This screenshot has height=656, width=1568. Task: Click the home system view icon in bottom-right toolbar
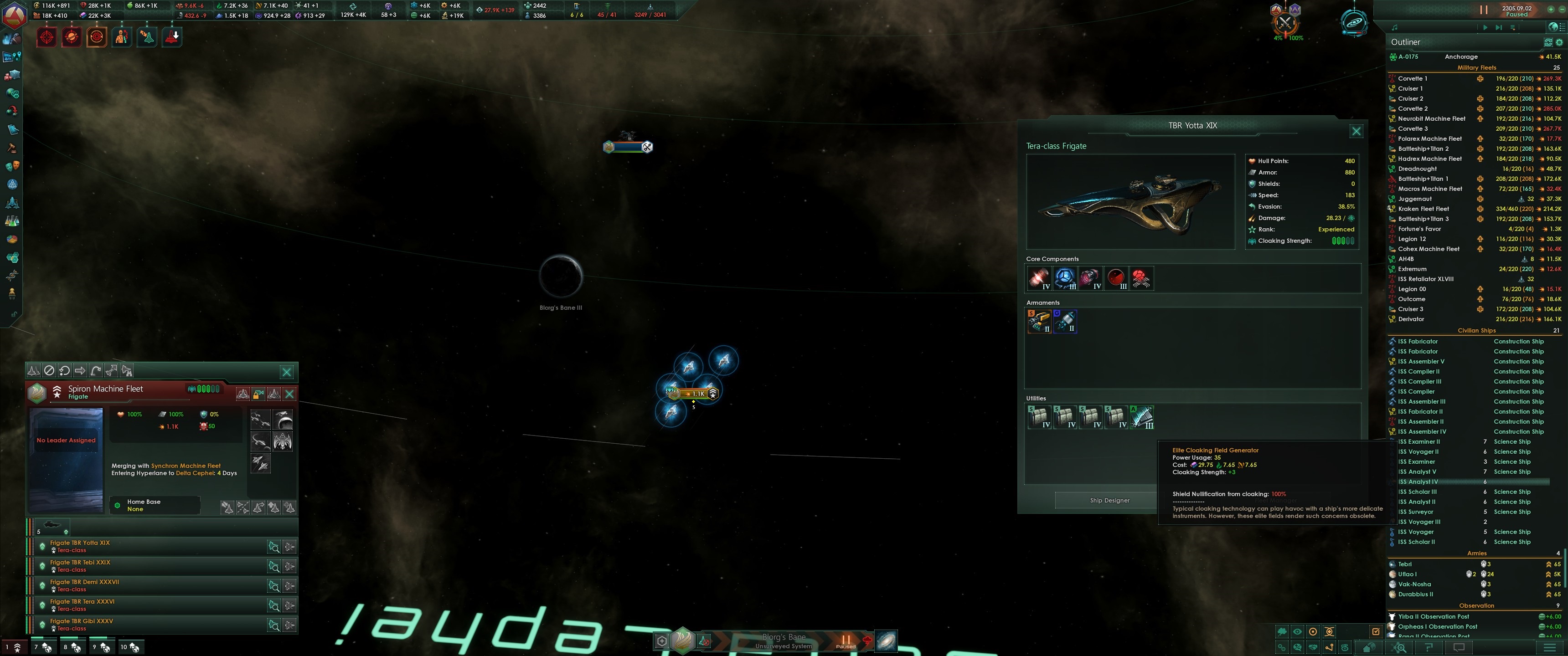click(x=1368, y=647)
